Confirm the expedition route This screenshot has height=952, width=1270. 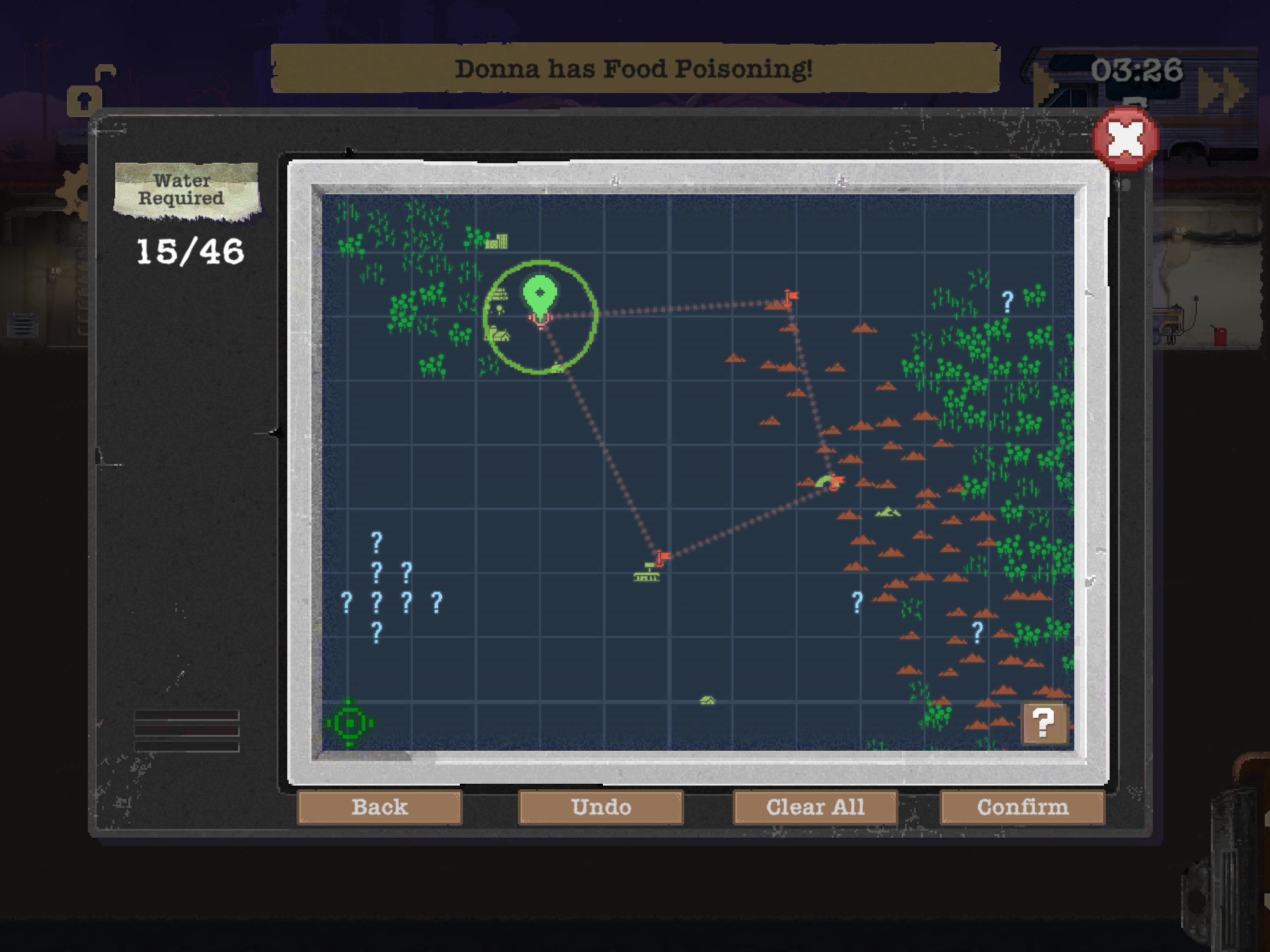(1022, 807)
